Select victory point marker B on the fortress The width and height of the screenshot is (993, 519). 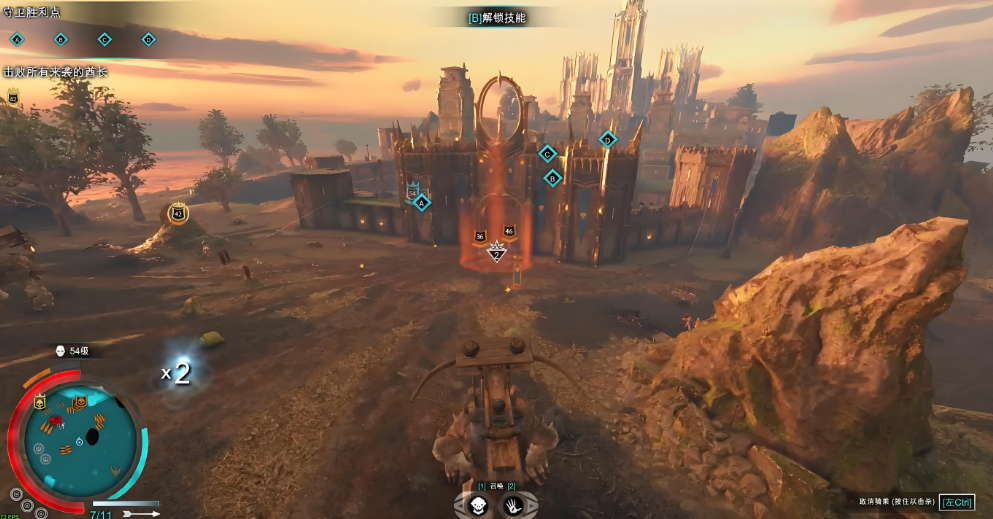click(x=552, y=178)
